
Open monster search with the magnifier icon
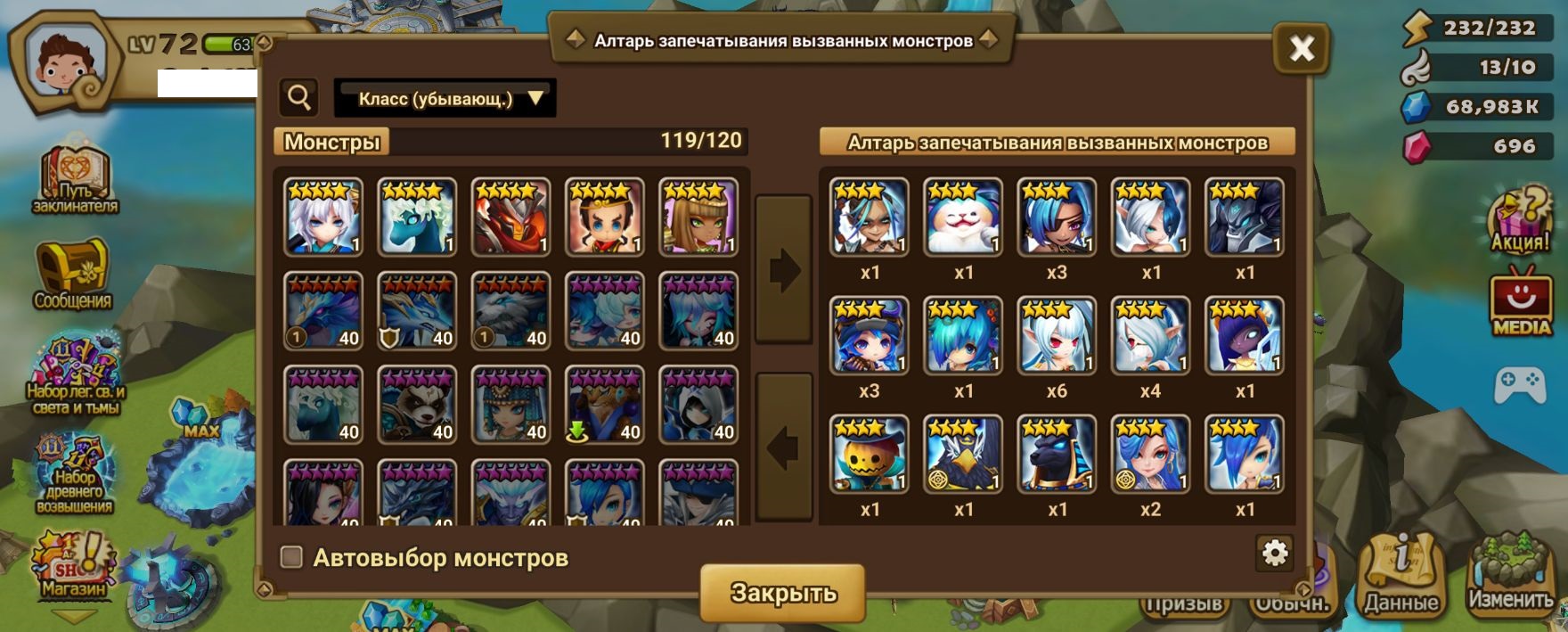point(299,97)
